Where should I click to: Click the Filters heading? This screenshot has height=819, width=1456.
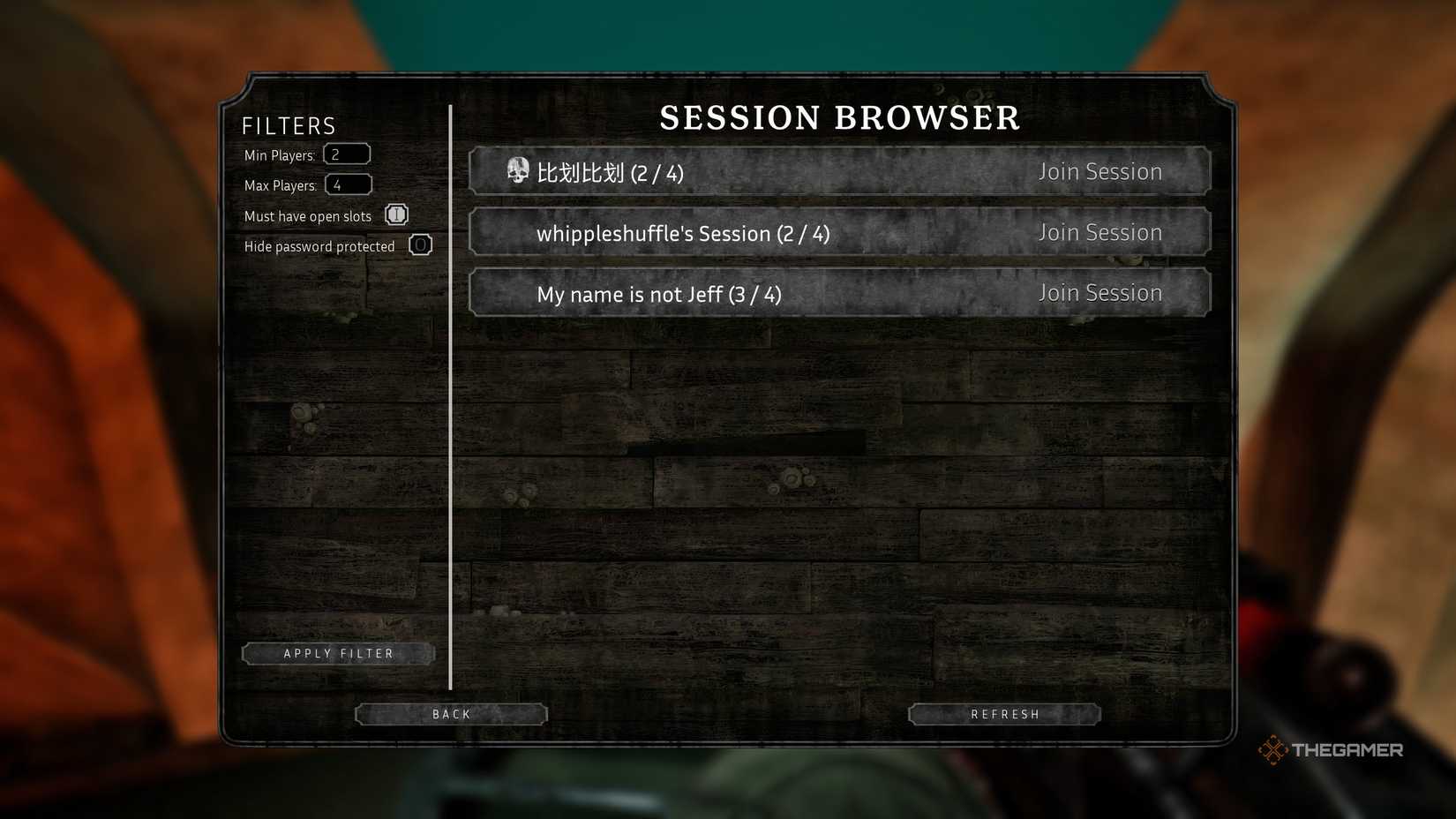(288, 125)
